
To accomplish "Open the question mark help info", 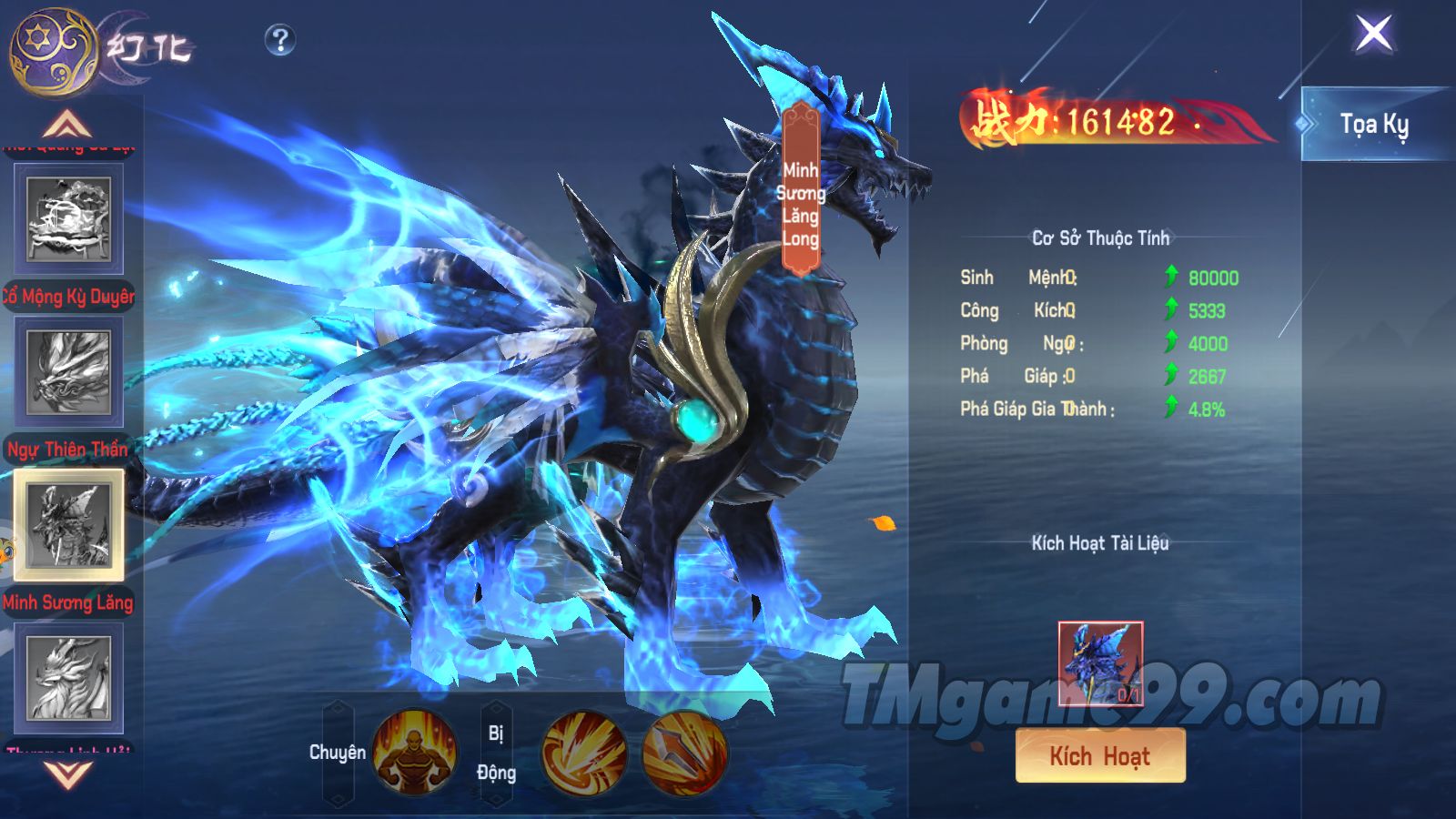I will tap(280, 39).
